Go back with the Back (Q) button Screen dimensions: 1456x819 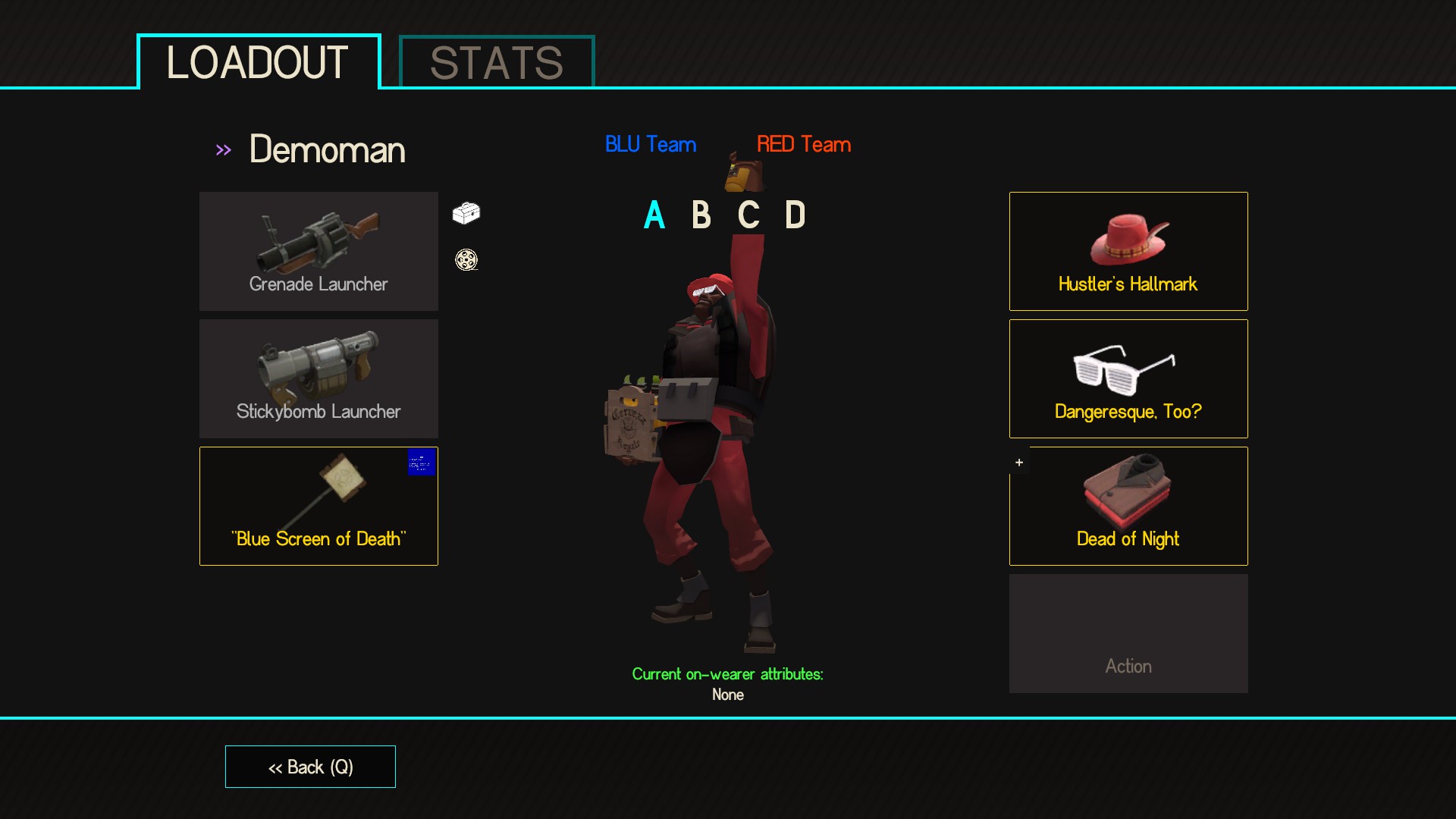point(310,767)
